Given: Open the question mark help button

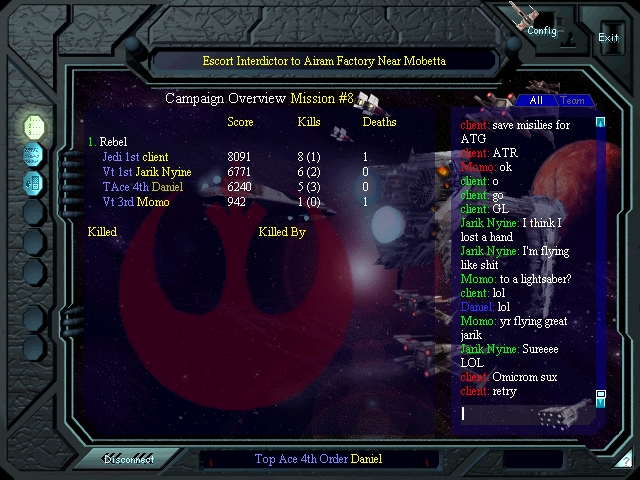Looking at the screenshot, I should click(x=624, y=460).
